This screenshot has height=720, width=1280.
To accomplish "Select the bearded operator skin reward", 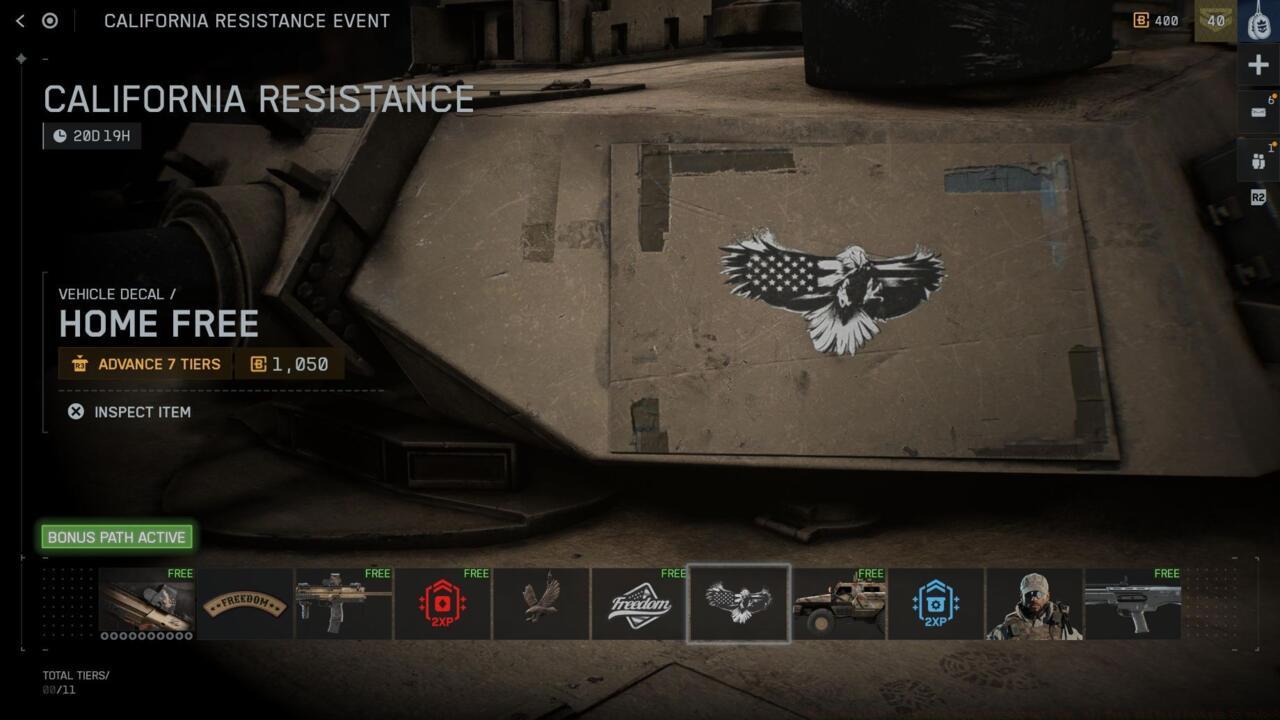I will tap(1034, 604).
